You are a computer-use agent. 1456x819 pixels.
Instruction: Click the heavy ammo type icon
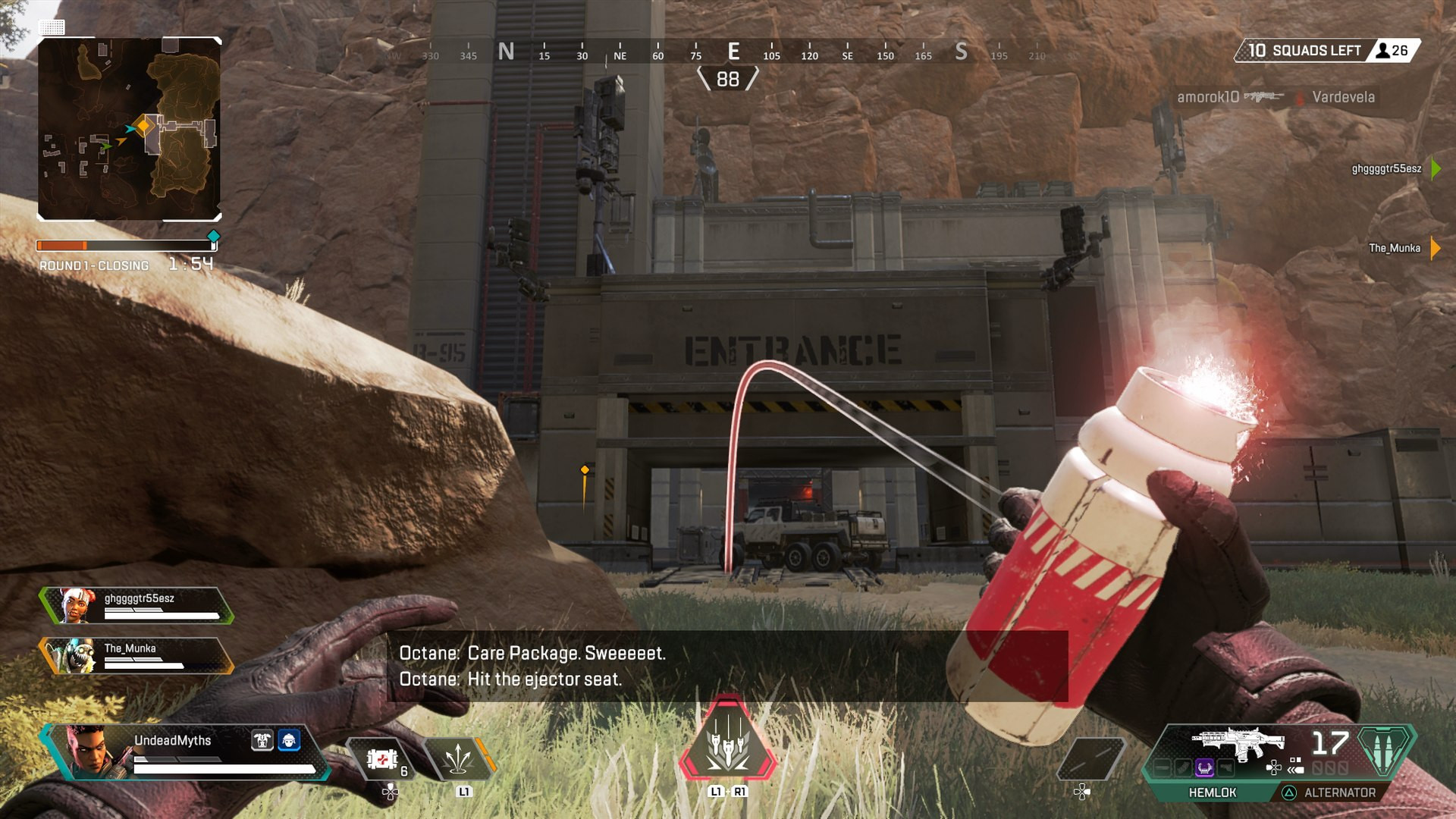(1385, 750)
